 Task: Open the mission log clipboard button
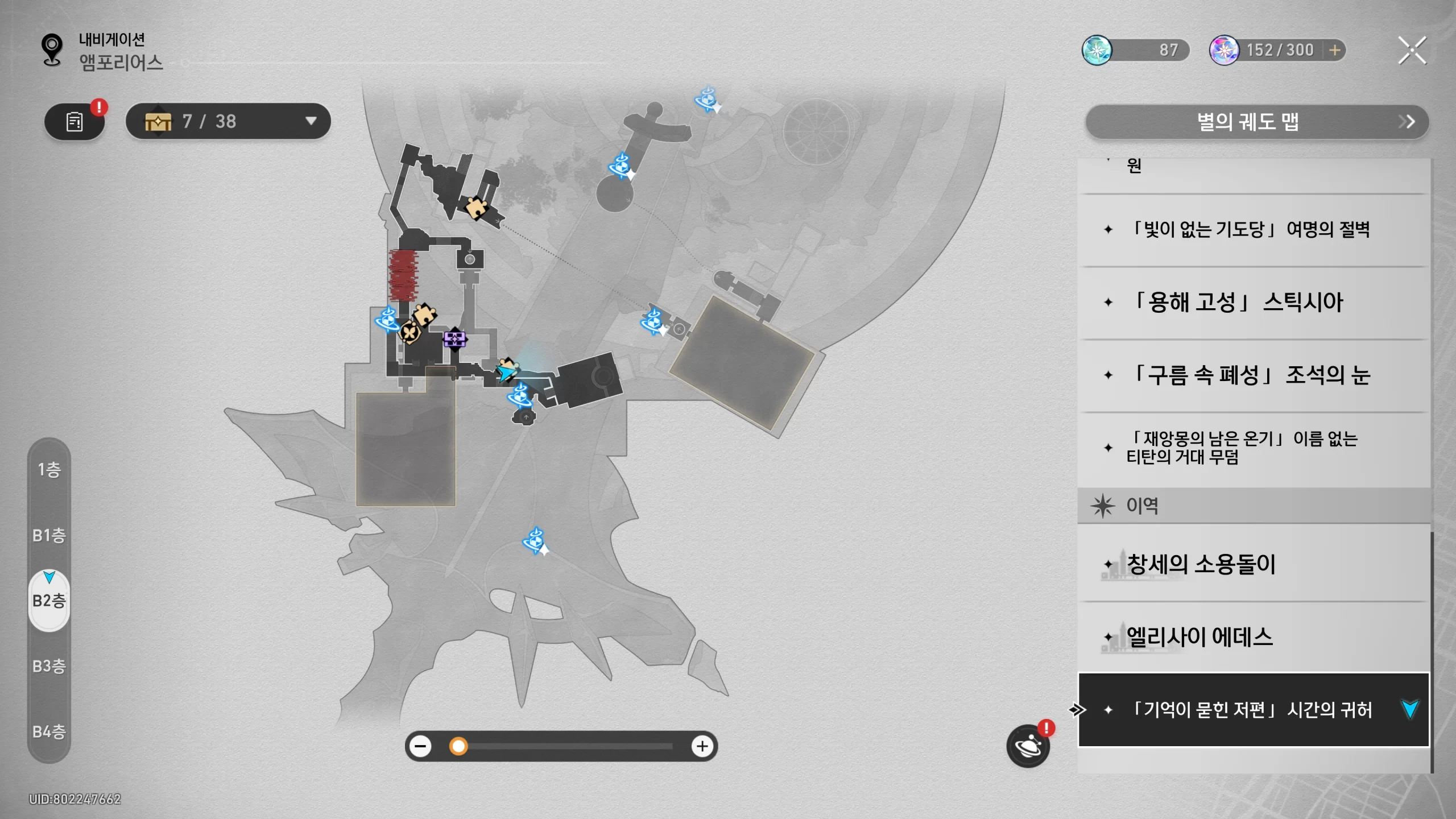coord(75,121)
